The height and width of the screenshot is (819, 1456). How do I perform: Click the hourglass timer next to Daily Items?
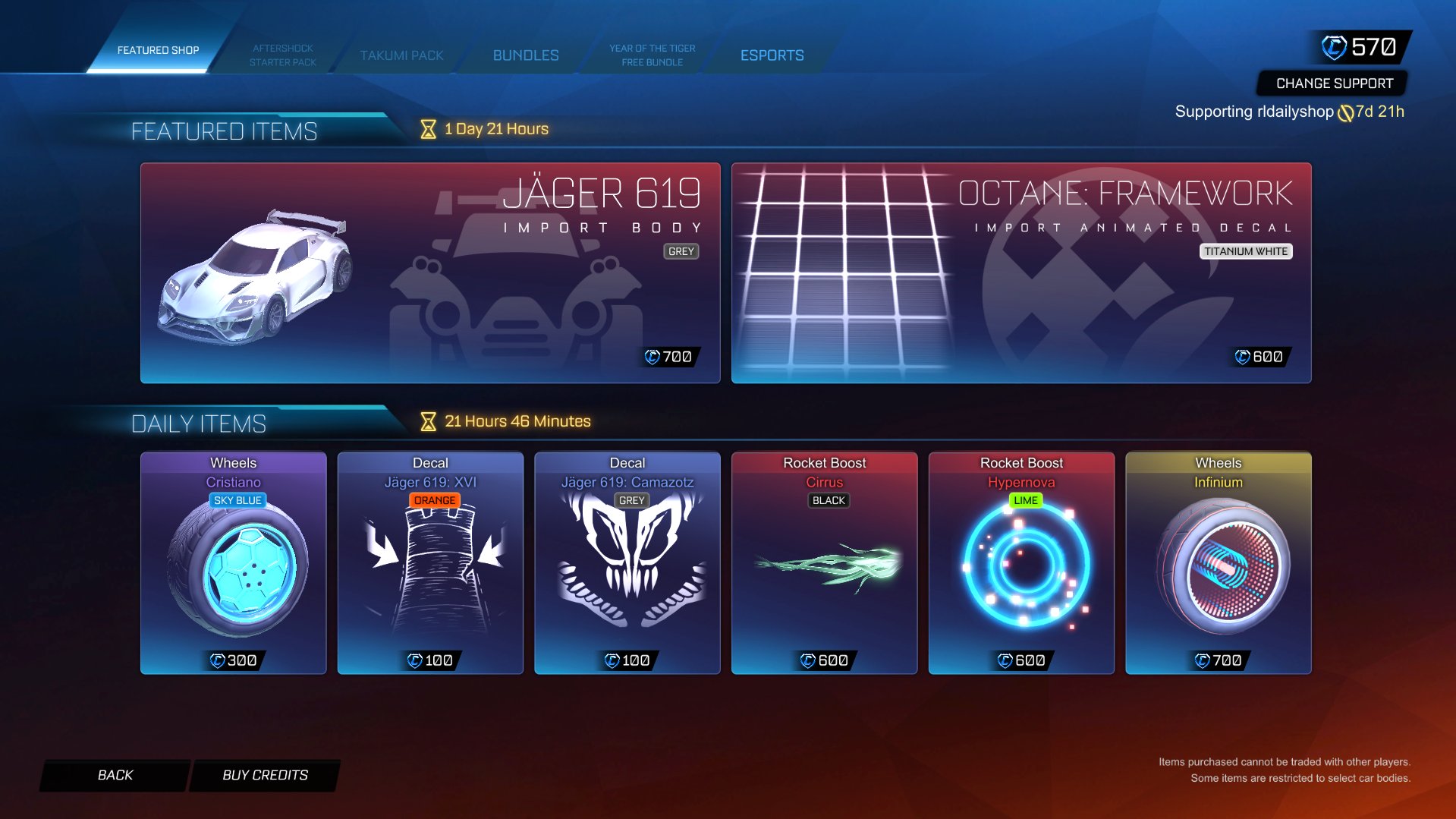pos(428,420)
